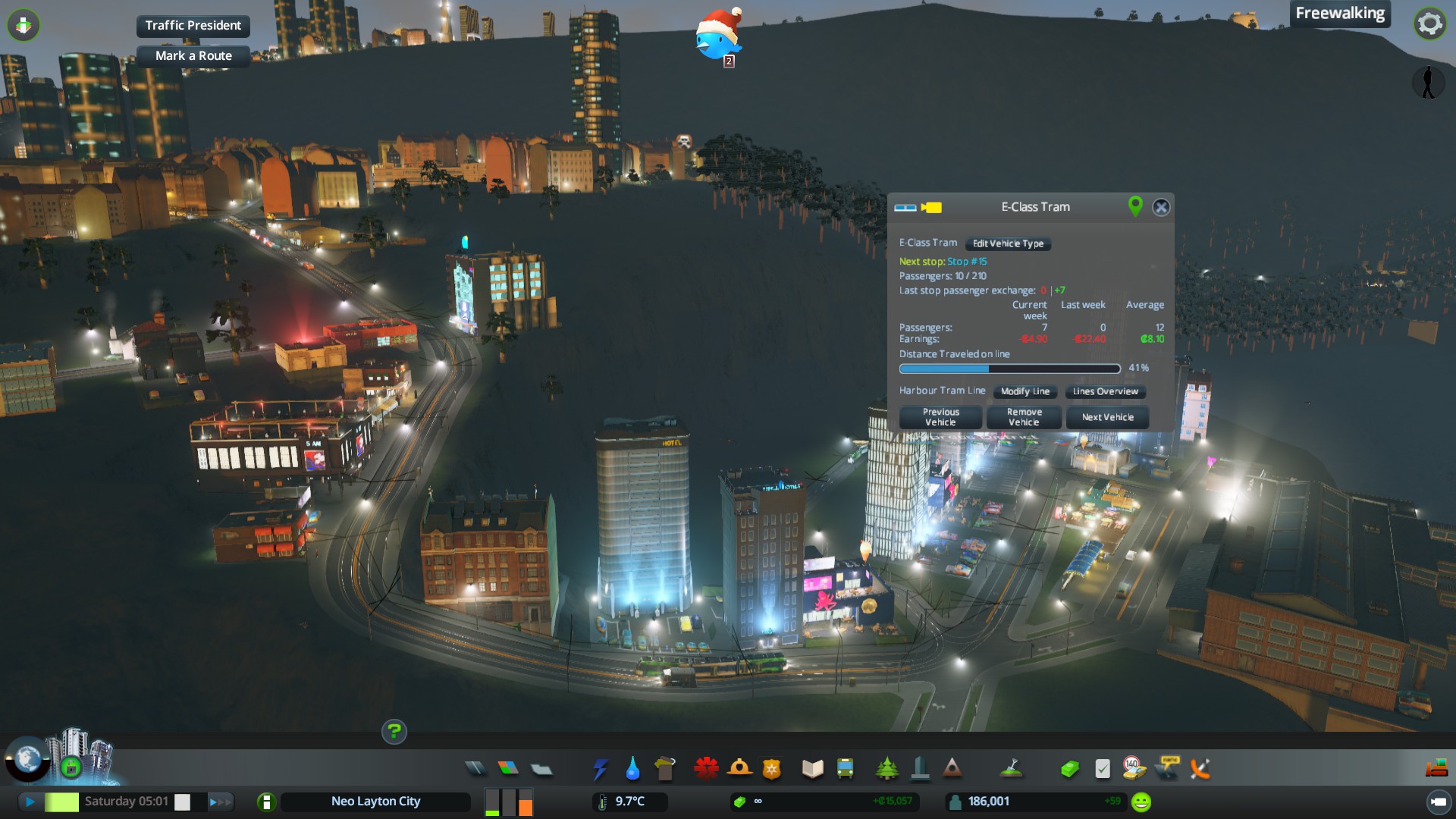Screen dimensions: 1456x819
Task: Follow the tram with the yellow camera icon
Action: point(931,207)
